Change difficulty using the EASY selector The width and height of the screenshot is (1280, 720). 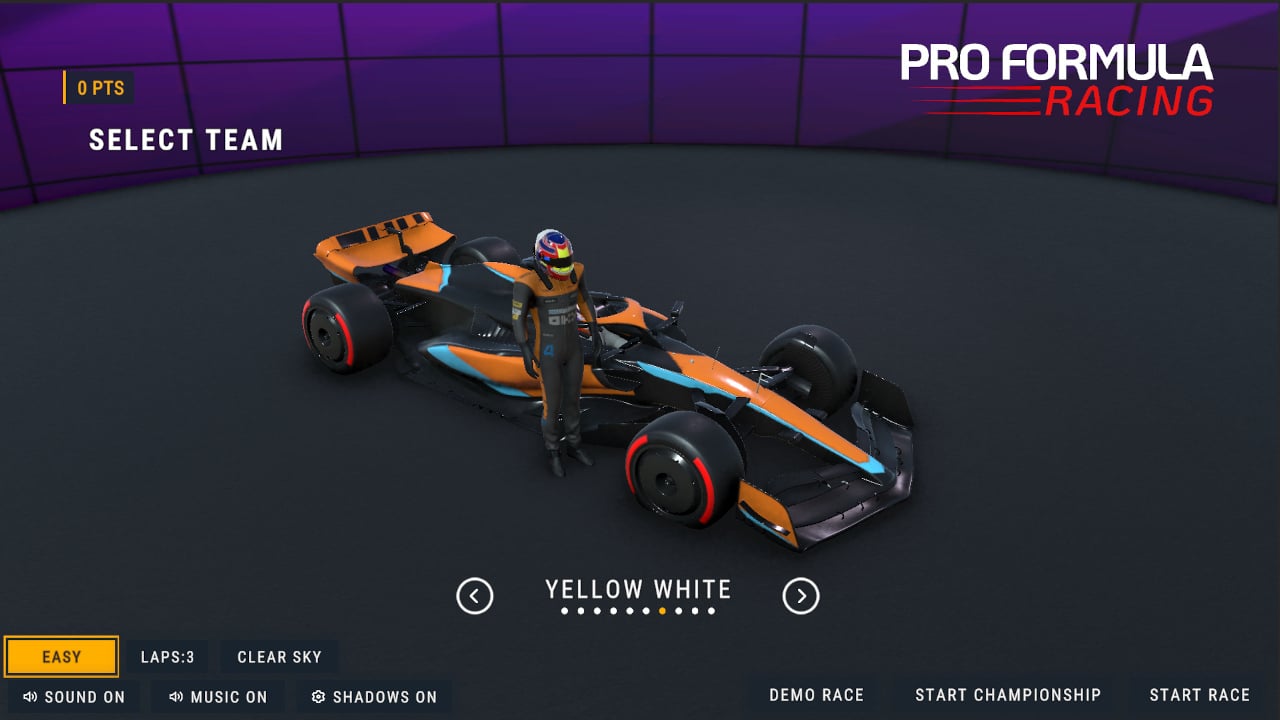point(61,657)
